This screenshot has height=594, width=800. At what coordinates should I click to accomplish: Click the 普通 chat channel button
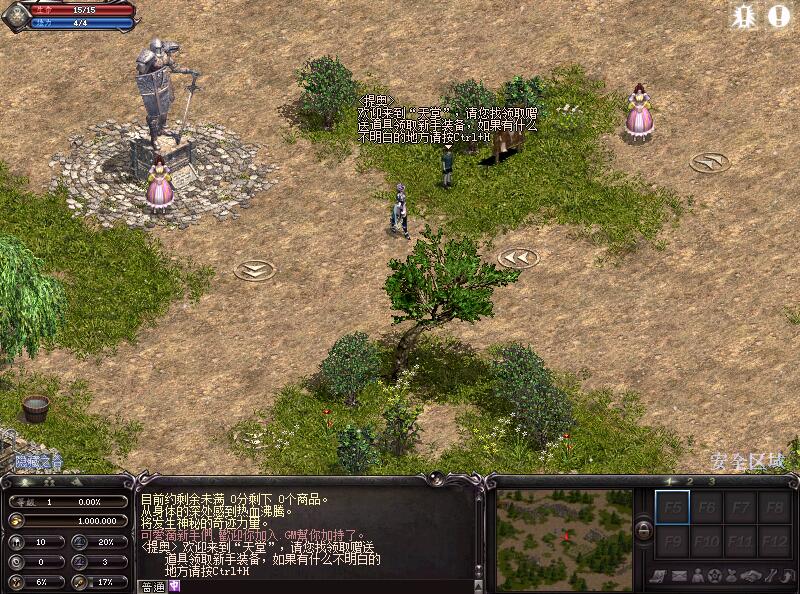coord(152,587)
